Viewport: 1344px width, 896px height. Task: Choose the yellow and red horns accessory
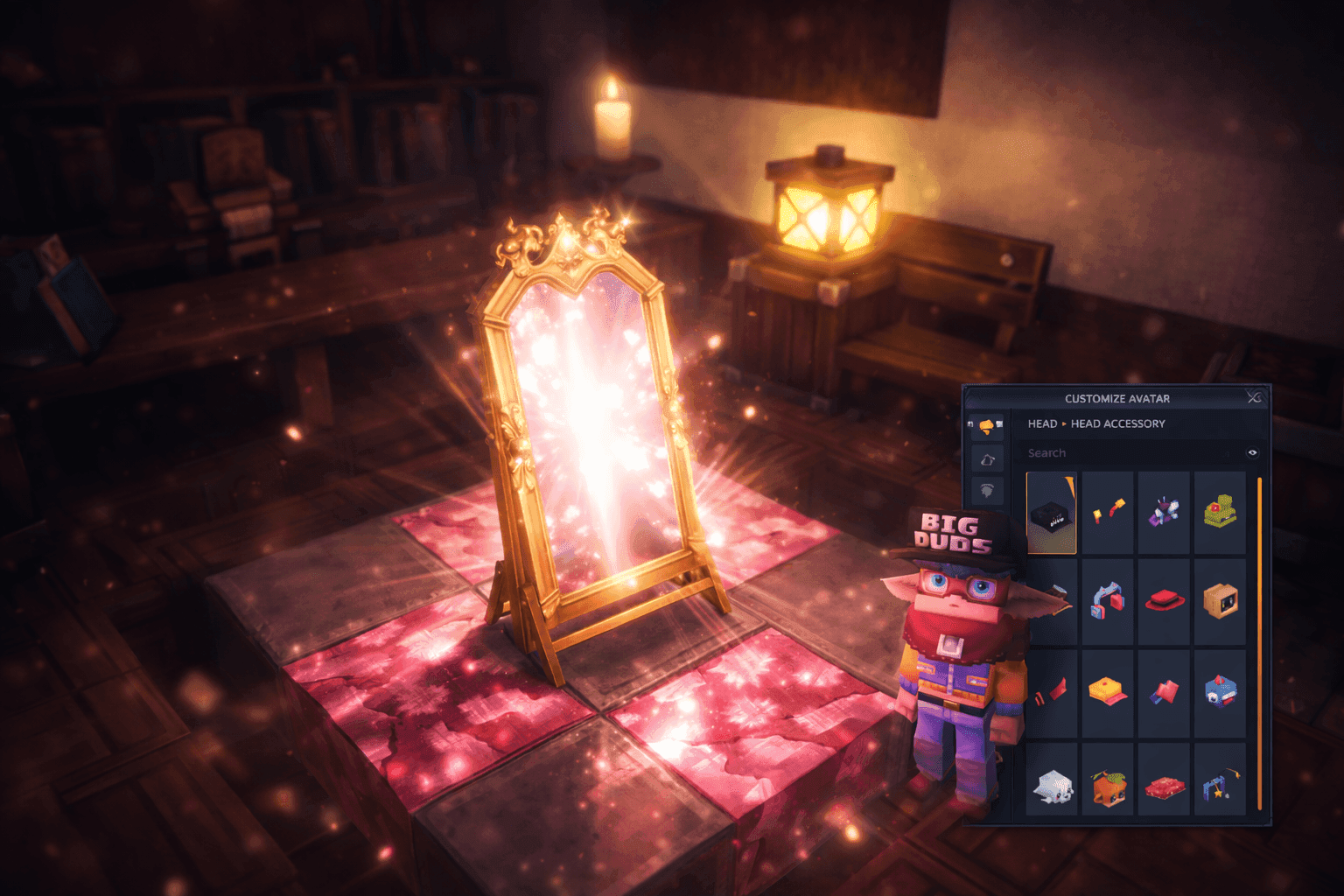(1108, 512)
